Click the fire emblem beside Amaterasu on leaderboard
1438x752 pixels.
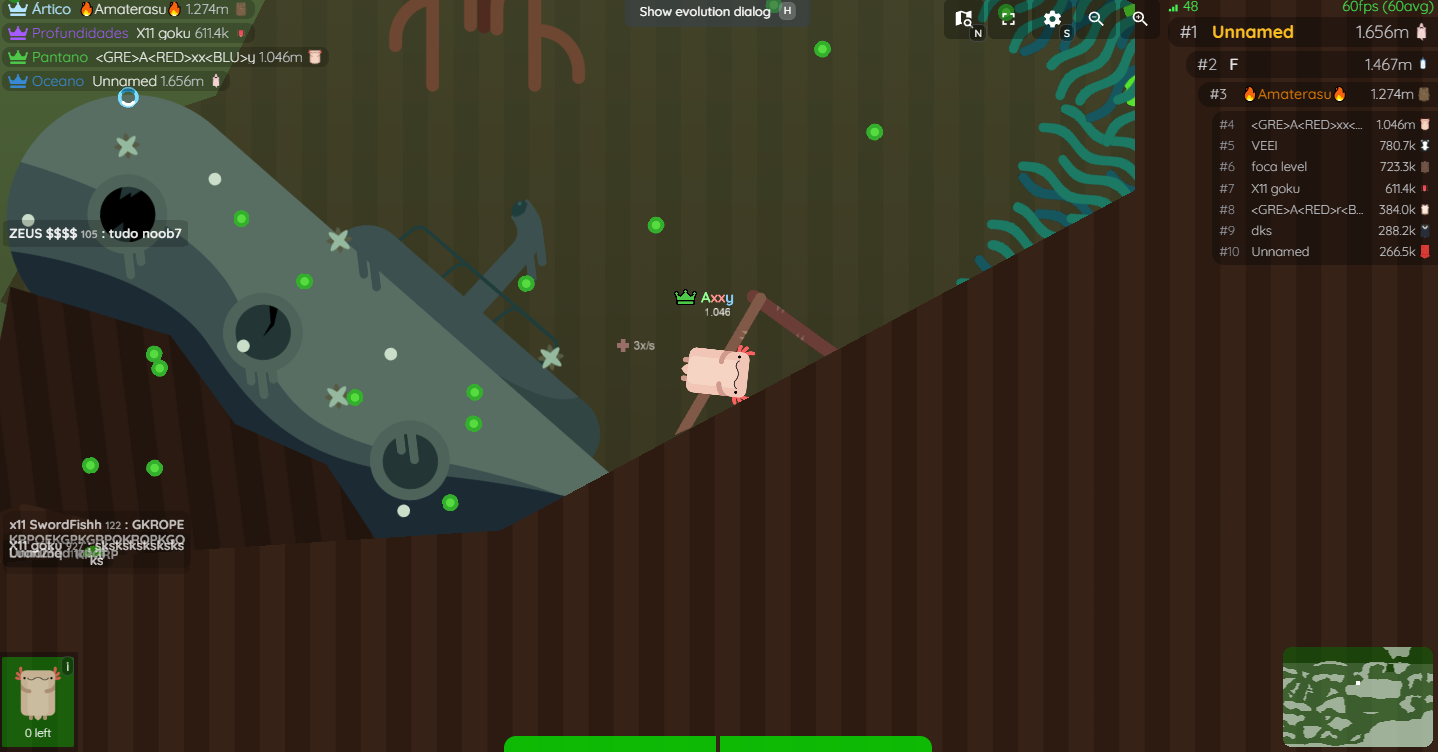(1248, 93)
